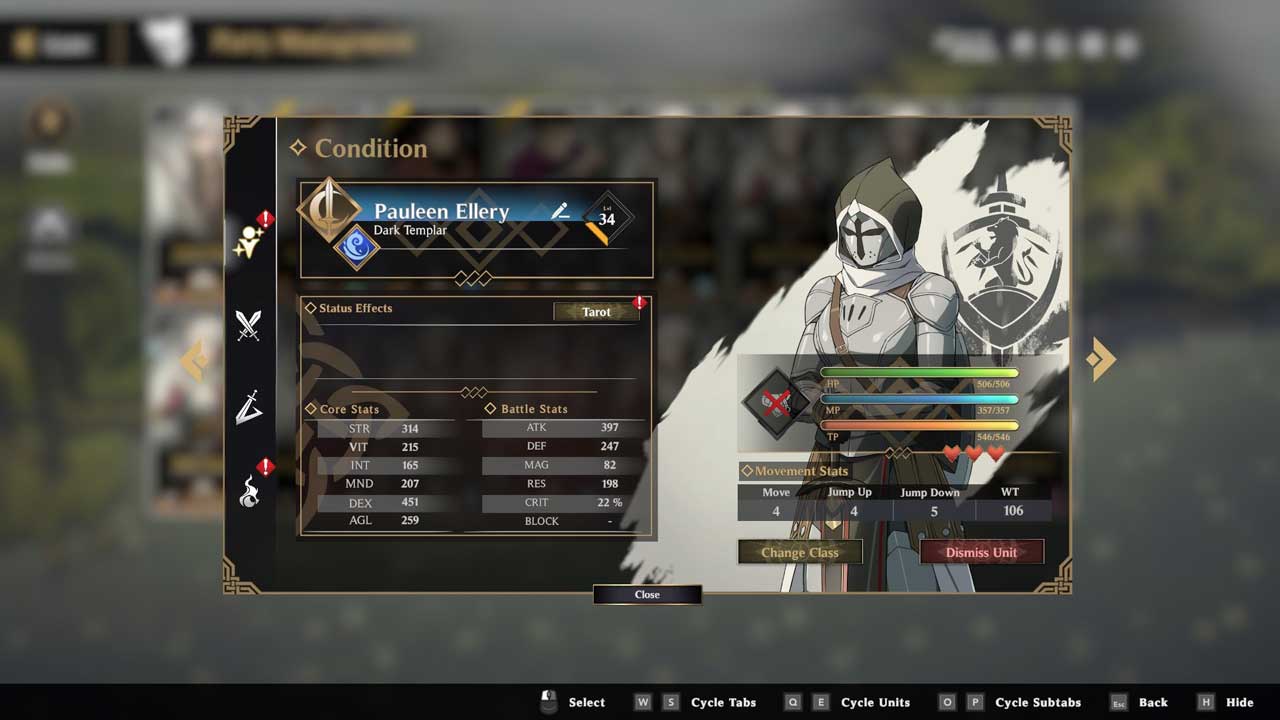Open the sword and triangle tab

(x=248, y=408)
